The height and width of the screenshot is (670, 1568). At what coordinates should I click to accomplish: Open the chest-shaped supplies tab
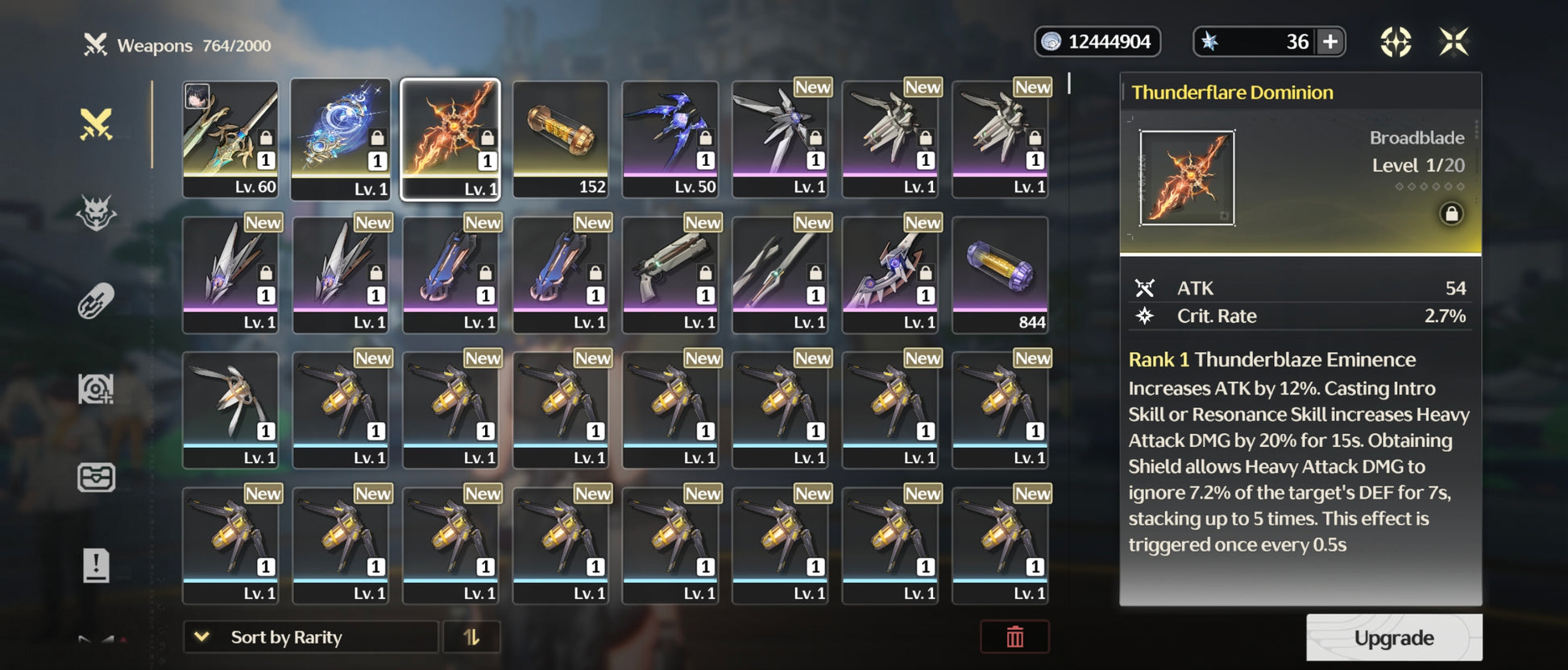[x=96, y=478]
